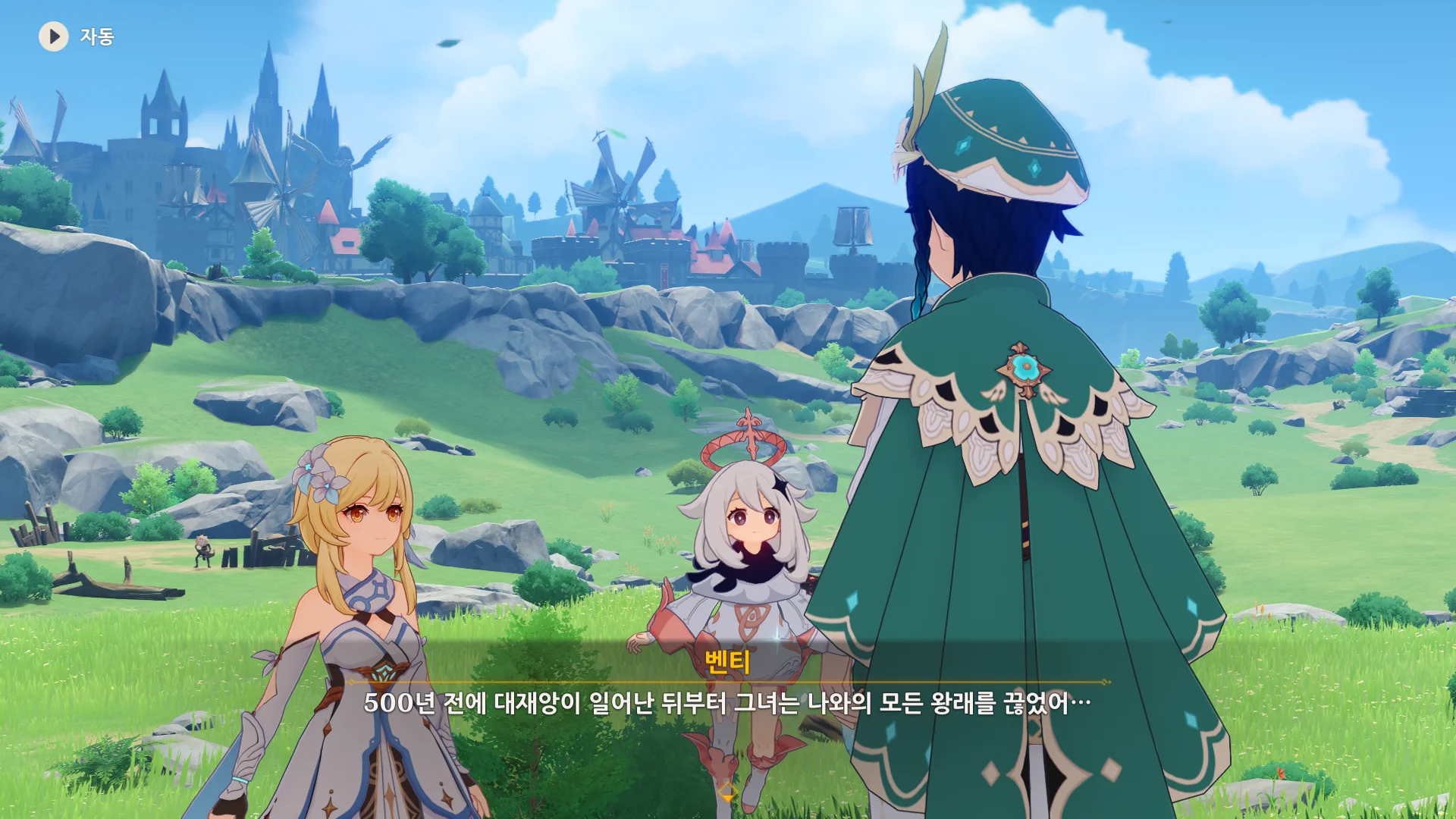Screen dimensions: 1456x819
Task: Toggle the 자동 auto-play dialogue button
Action: (54, 36)
